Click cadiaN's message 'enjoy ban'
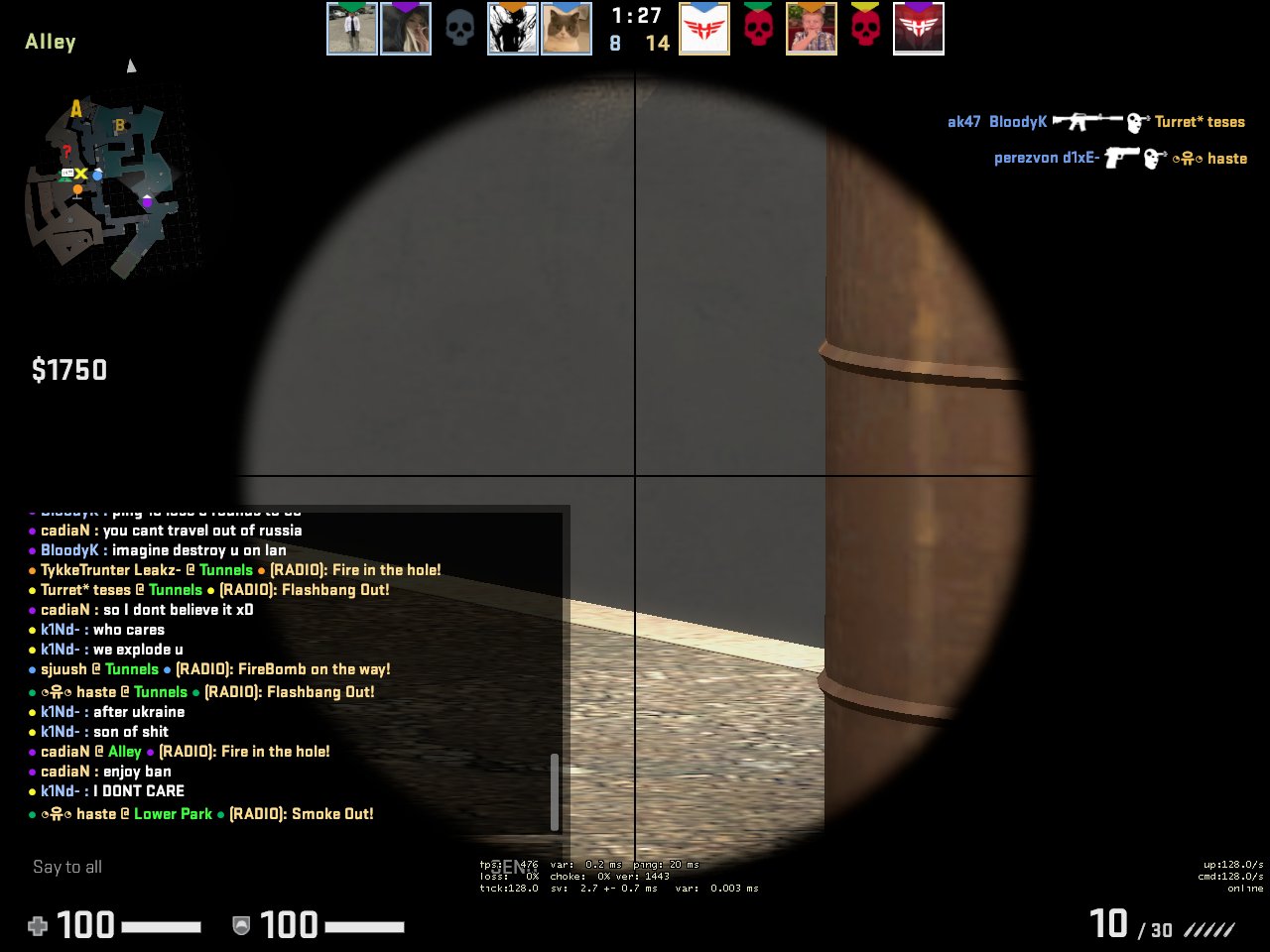The width and height of the screenshot is (1270, 952). 100,771
